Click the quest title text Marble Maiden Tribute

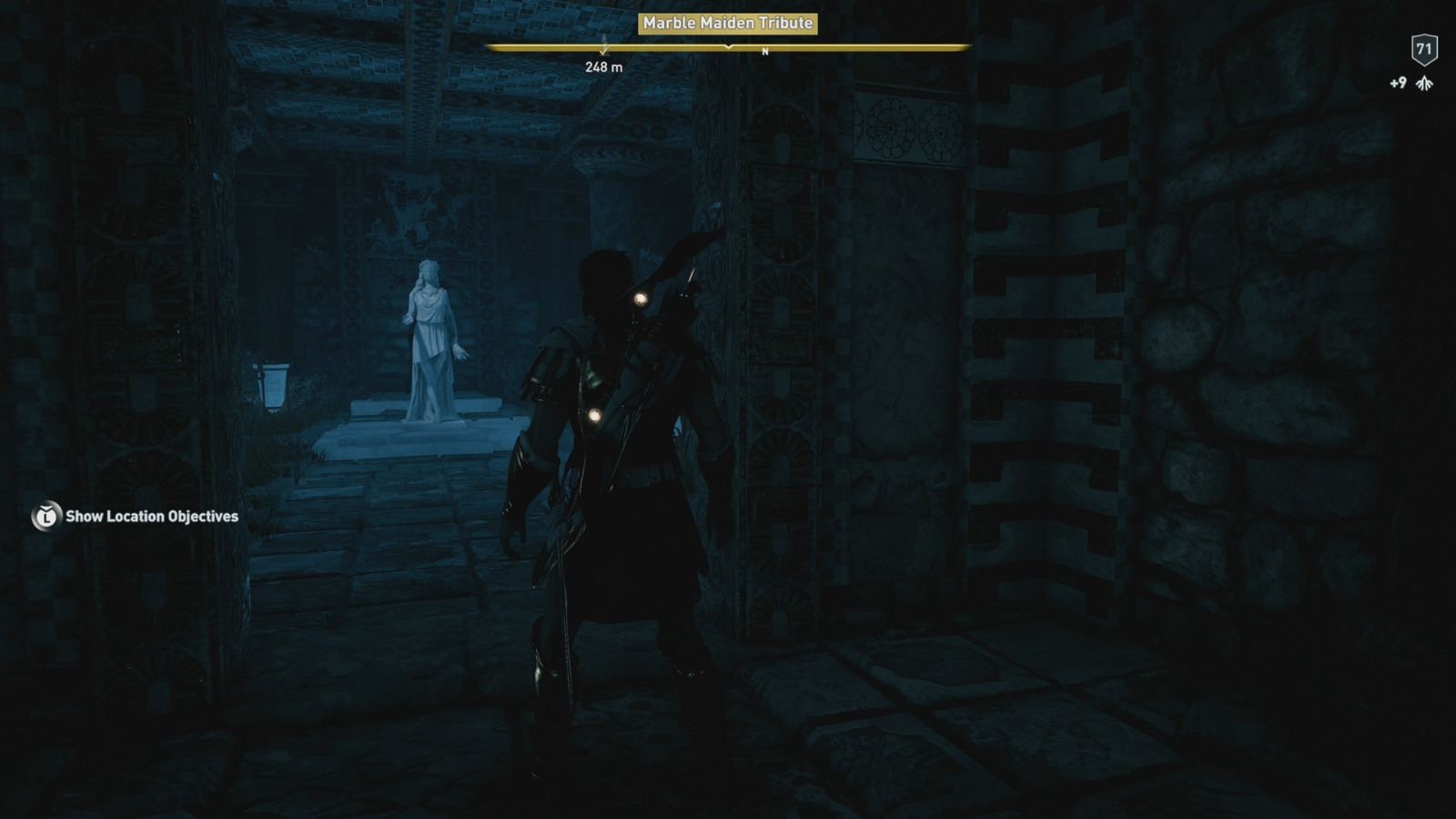[x=726, y=25]
